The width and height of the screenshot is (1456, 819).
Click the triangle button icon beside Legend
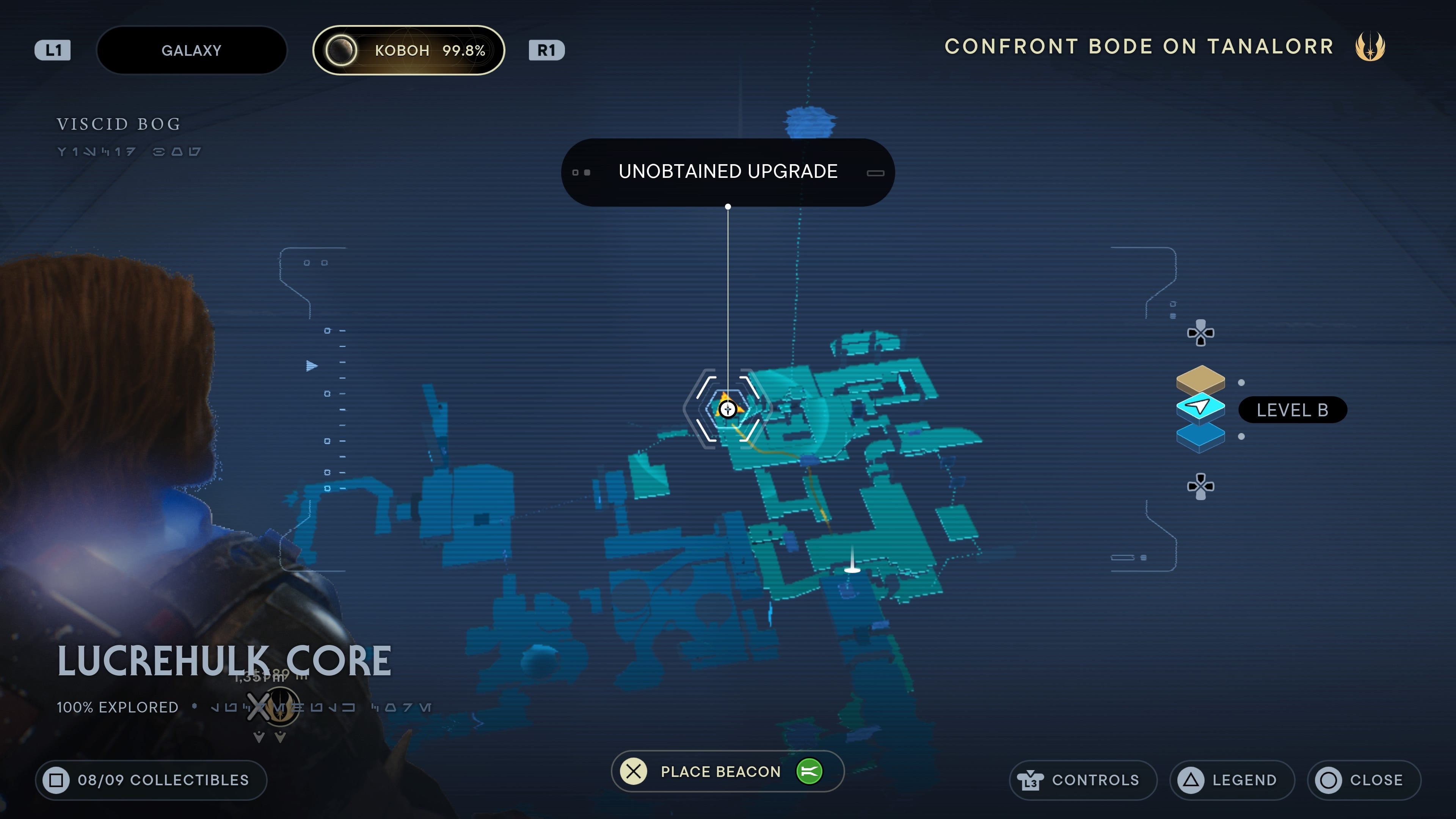coord(1190,780)
